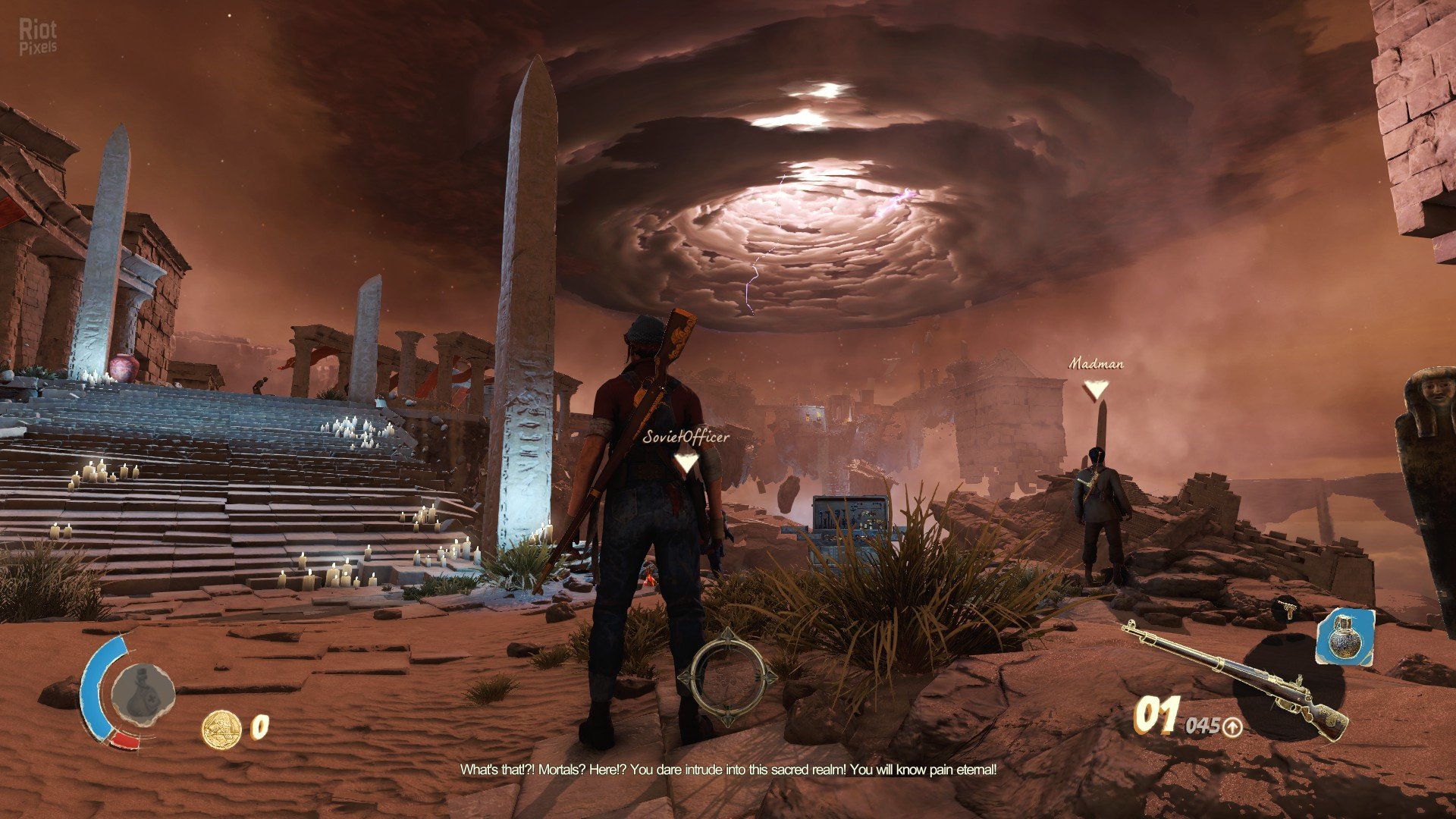Select the SovietOfficer player marker
Viewport: 1456px width, 819px height.
click(686, 461)
